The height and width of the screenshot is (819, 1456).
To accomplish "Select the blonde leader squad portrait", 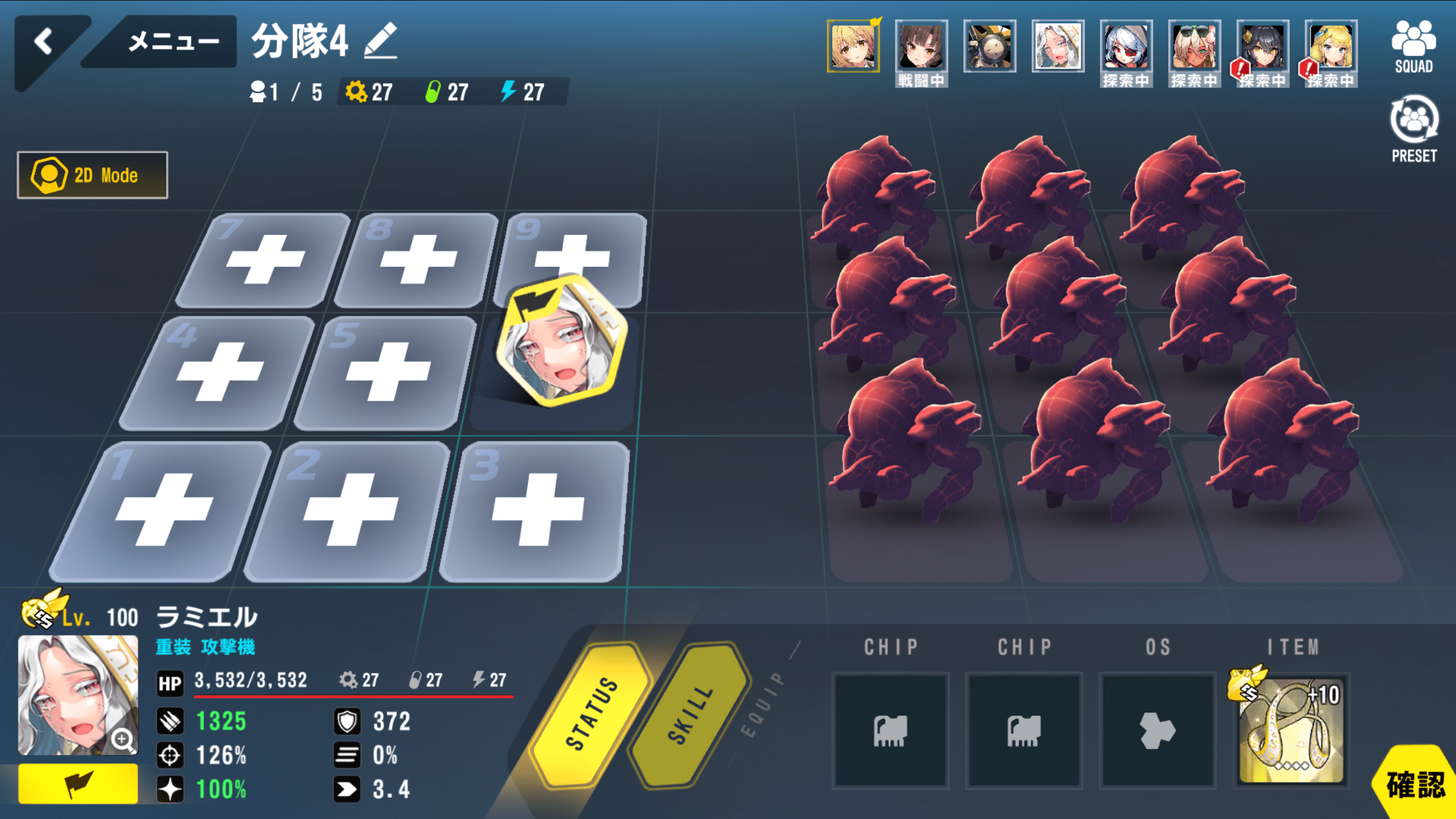I will (853, 47).
